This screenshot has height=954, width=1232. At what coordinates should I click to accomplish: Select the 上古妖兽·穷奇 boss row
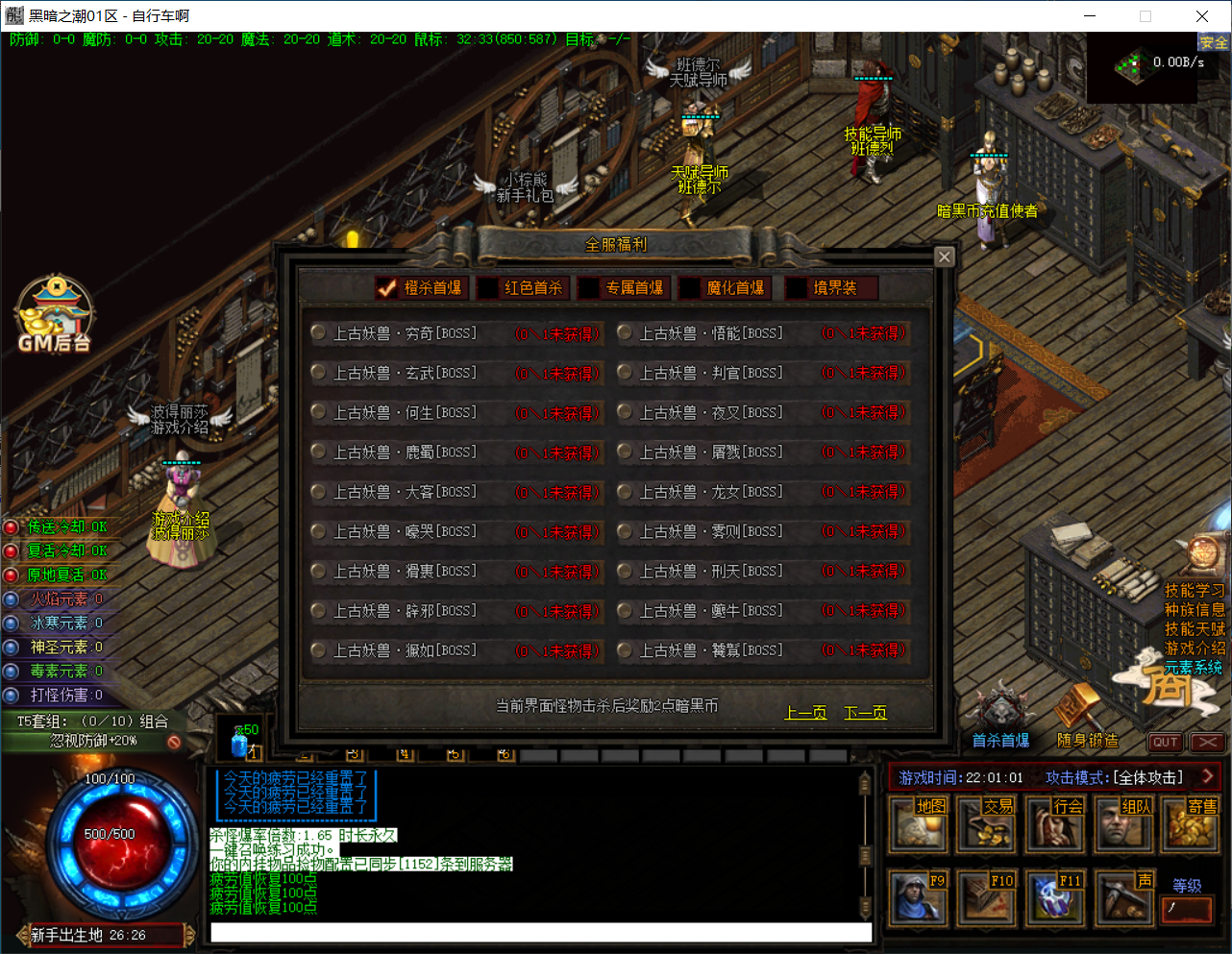[x=404, y=333]
